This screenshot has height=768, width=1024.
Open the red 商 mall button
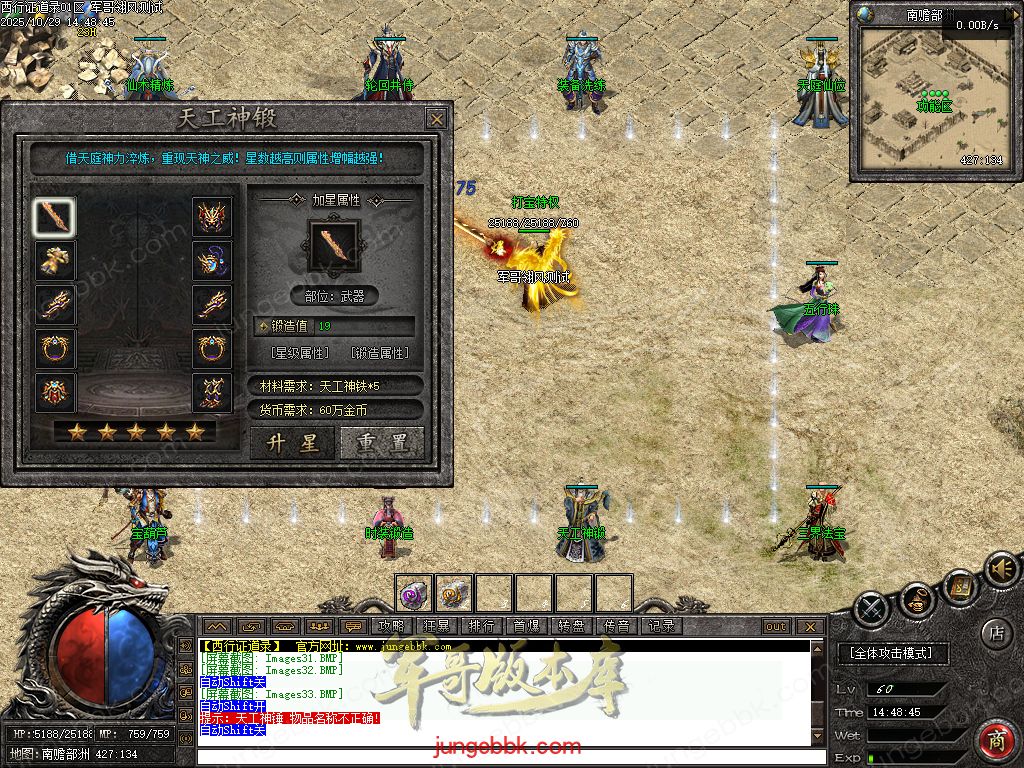(996, 741)
